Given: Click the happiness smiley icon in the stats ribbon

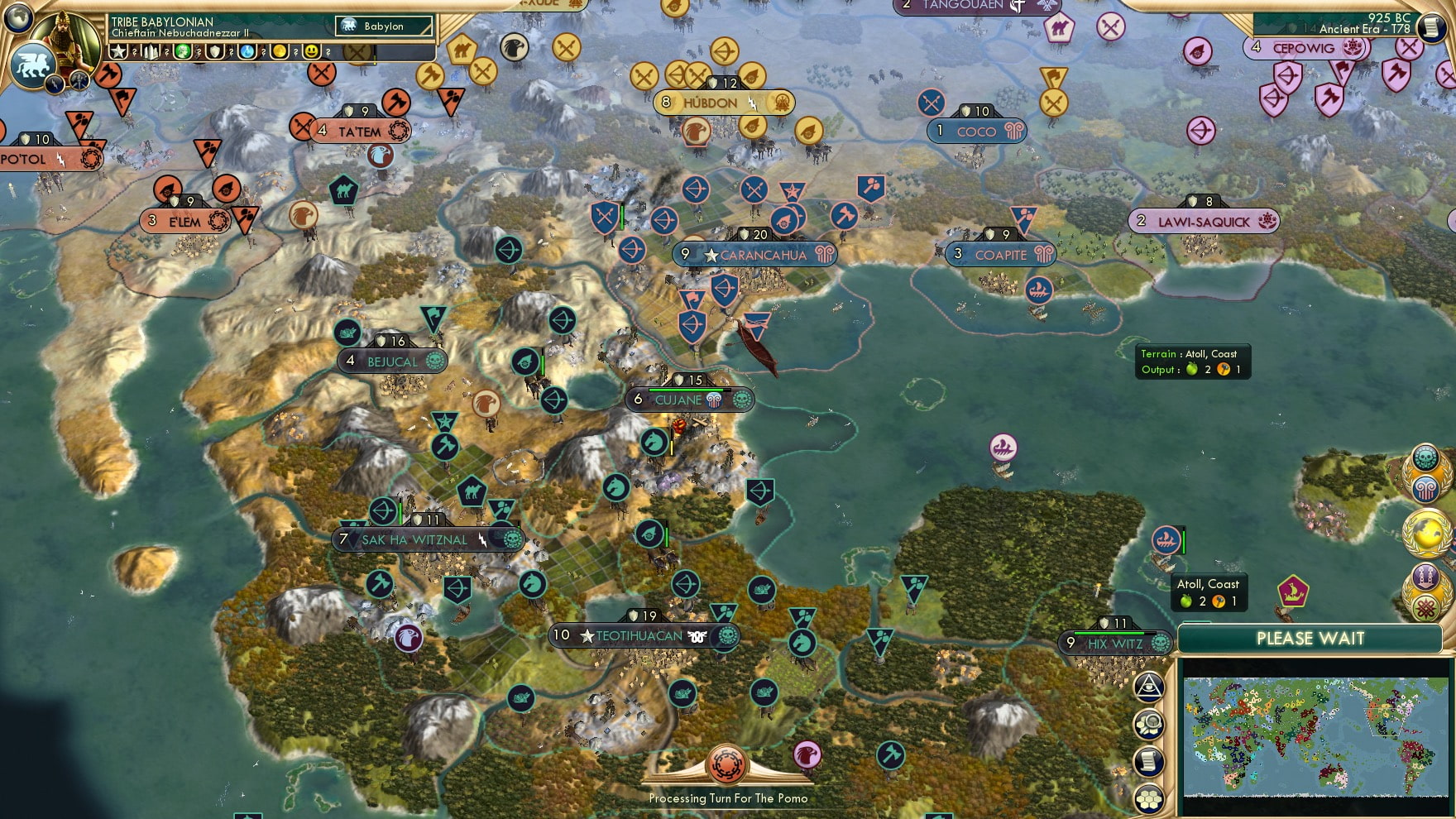Looking at the screenshot, I should tap(310, 51).
